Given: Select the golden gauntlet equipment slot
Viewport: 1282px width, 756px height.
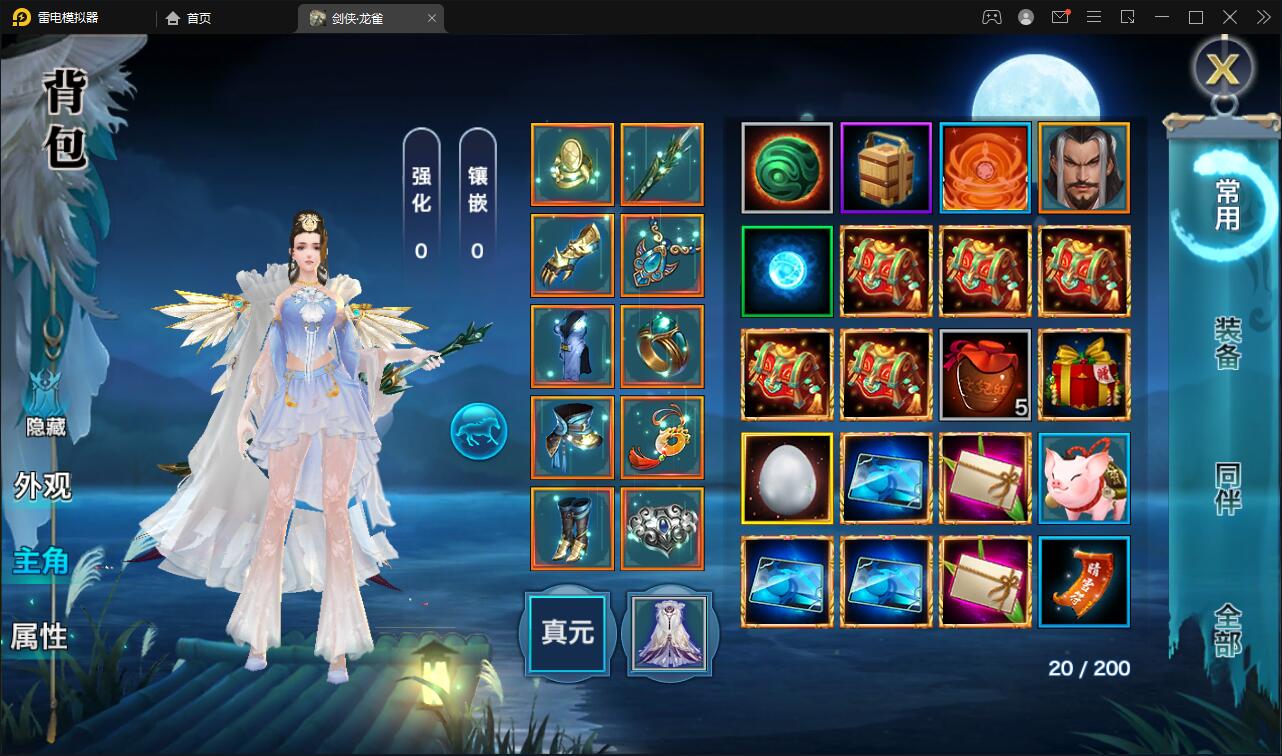Looking at the screenshot, I should coord(572,256).
